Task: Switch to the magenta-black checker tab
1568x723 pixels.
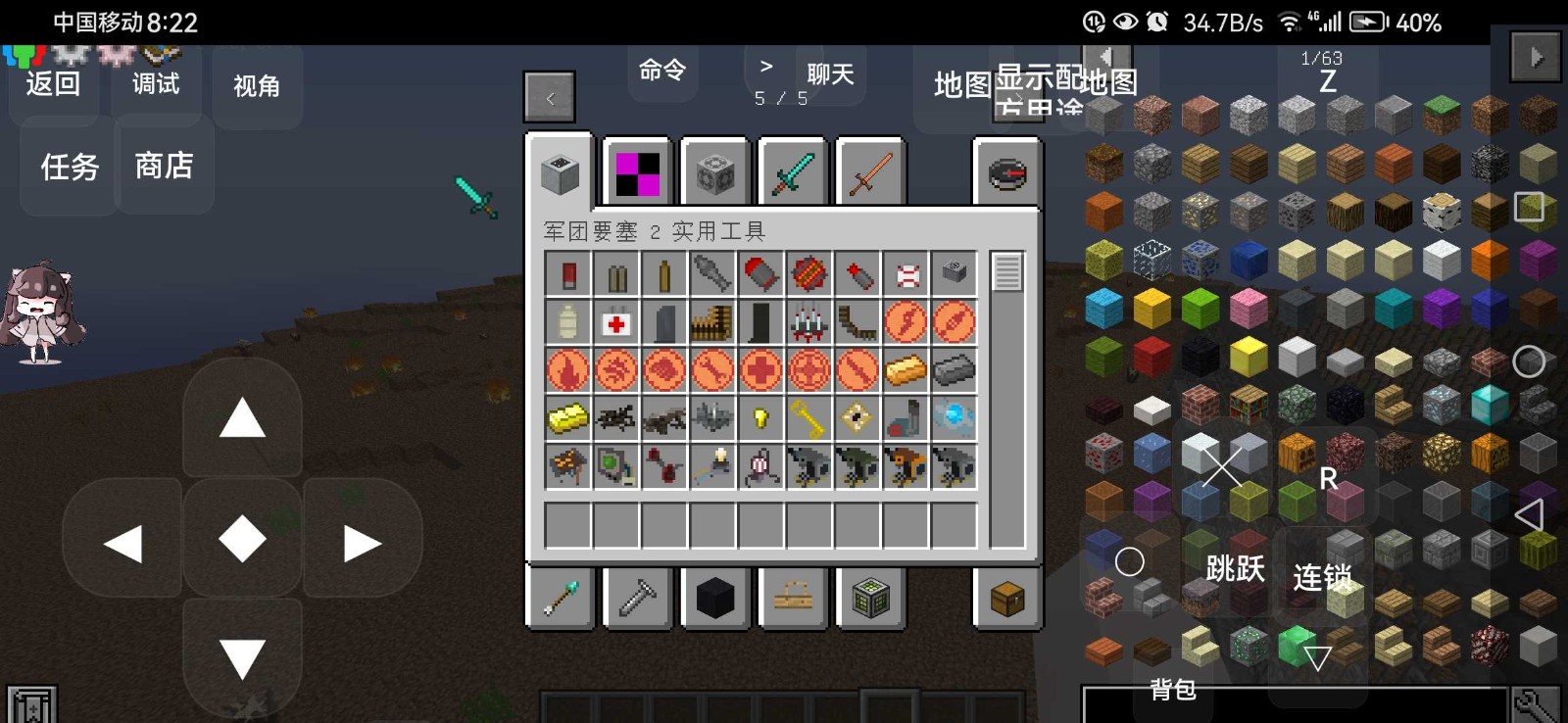Action: click(x=637, y=173)
